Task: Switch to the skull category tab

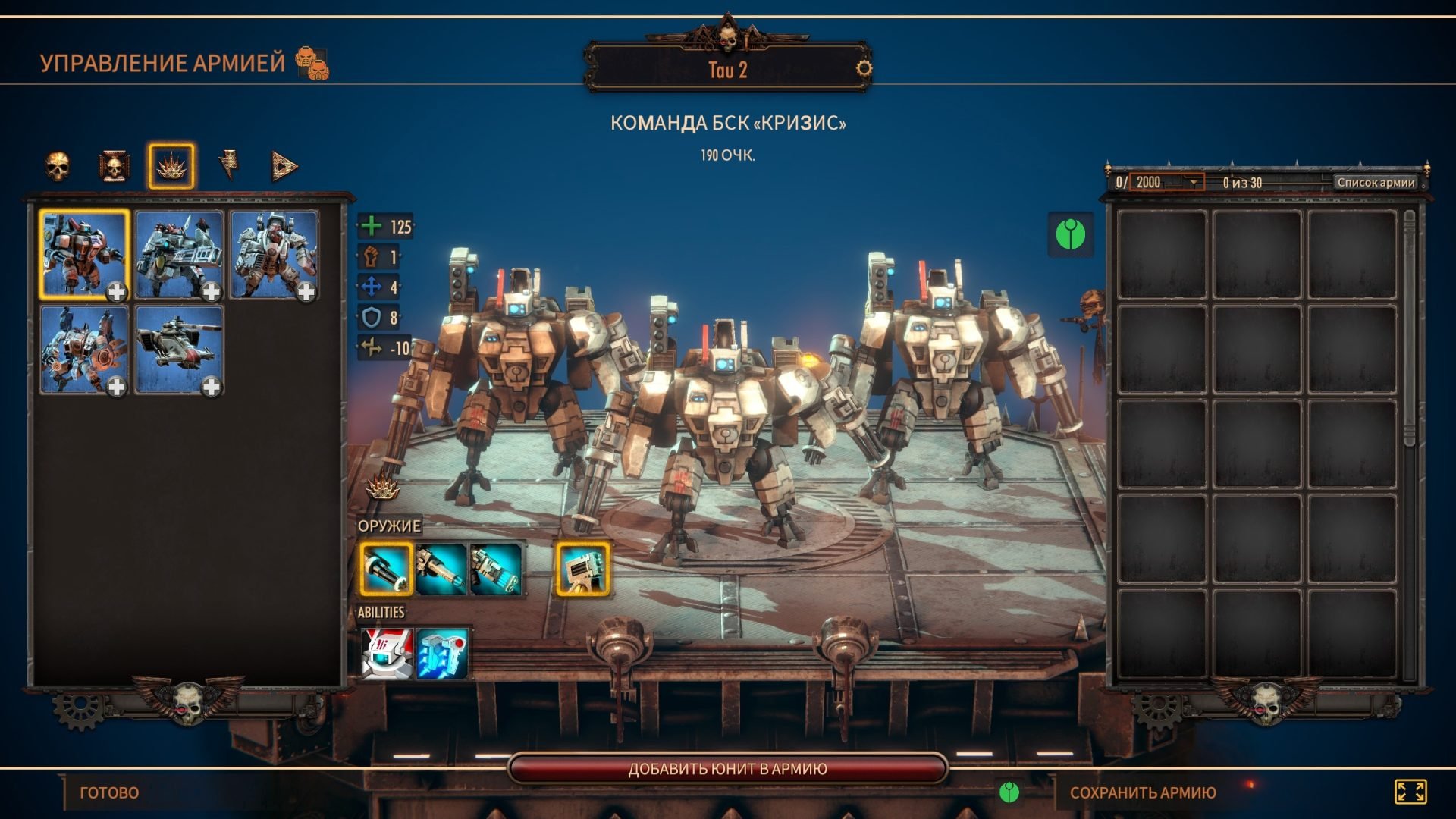Action: click(58, 166)
